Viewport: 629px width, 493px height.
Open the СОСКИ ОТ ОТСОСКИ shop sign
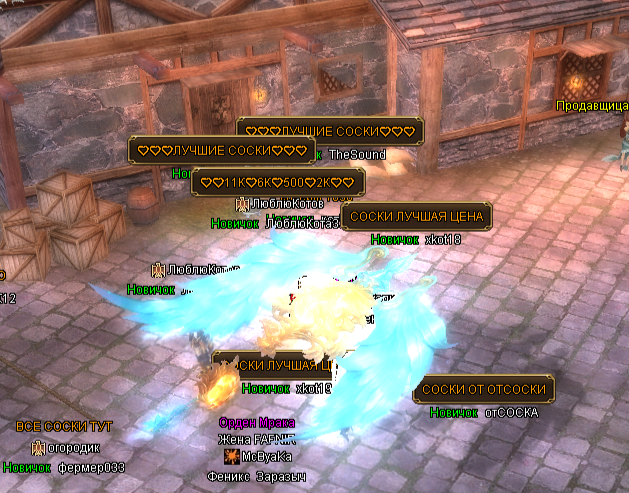pyautogui.click(x=484, y=389)
